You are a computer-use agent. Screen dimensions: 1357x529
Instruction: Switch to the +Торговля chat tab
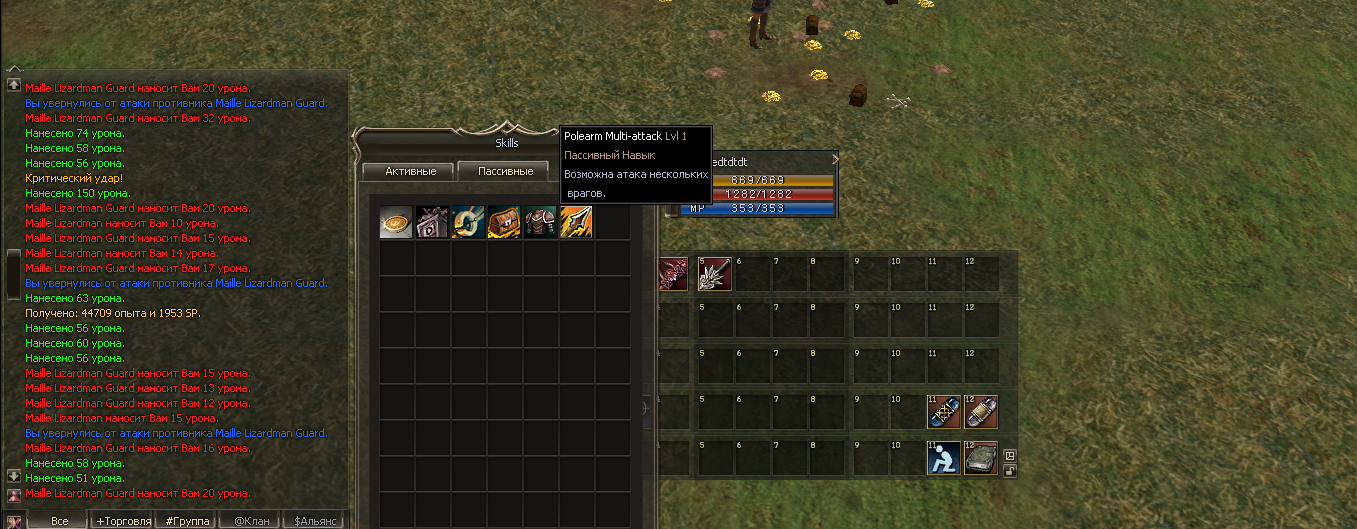[124, 521]
